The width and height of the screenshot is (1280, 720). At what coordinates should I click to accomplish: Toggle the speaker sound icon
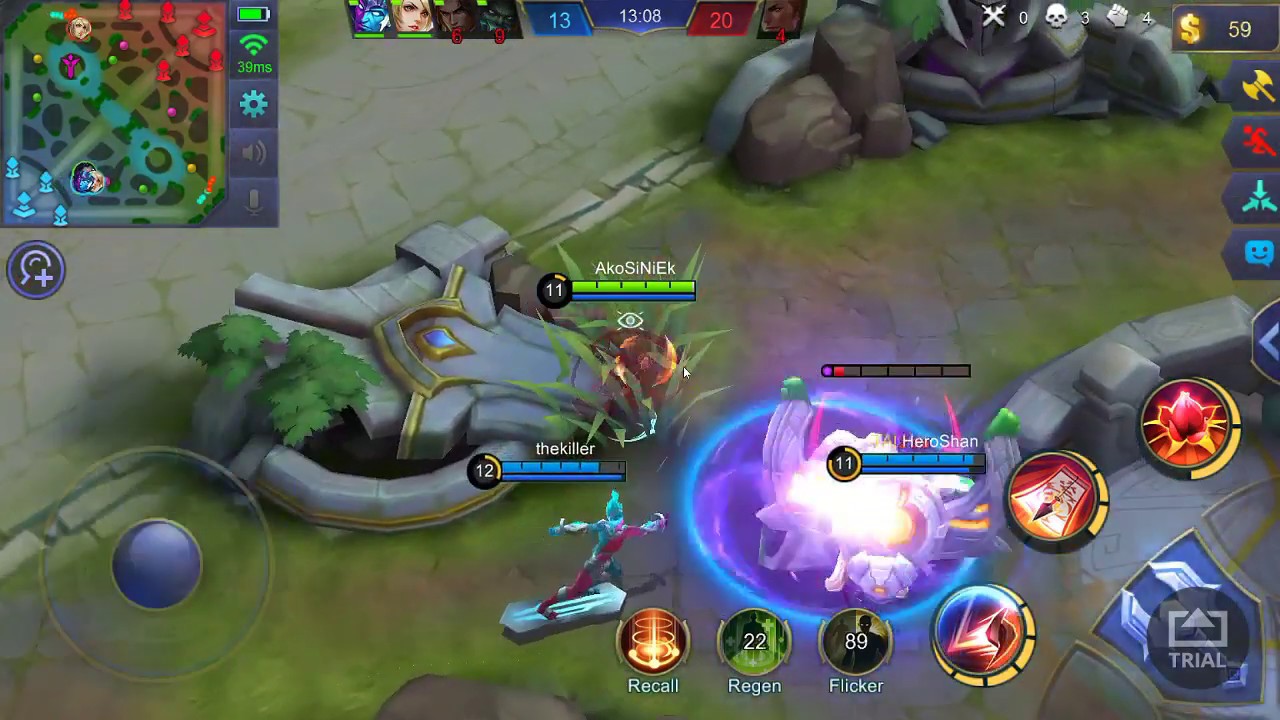254,152
